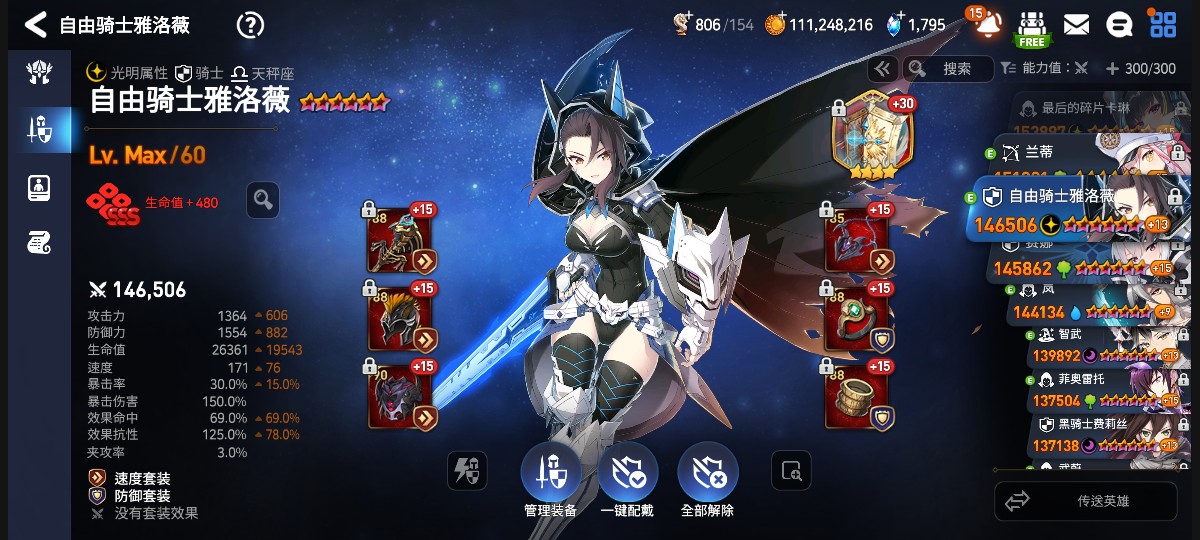Open the mail envelope
This screenshot has height=540, width=1200.
point(1076,25)
